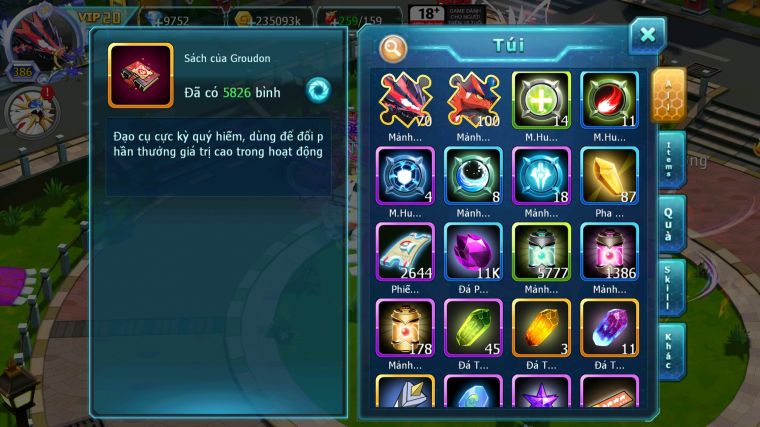The height and width of the screenshot is (427, 760).
Task: Select the pink canister item with count 1386
Action: point(609,251)
